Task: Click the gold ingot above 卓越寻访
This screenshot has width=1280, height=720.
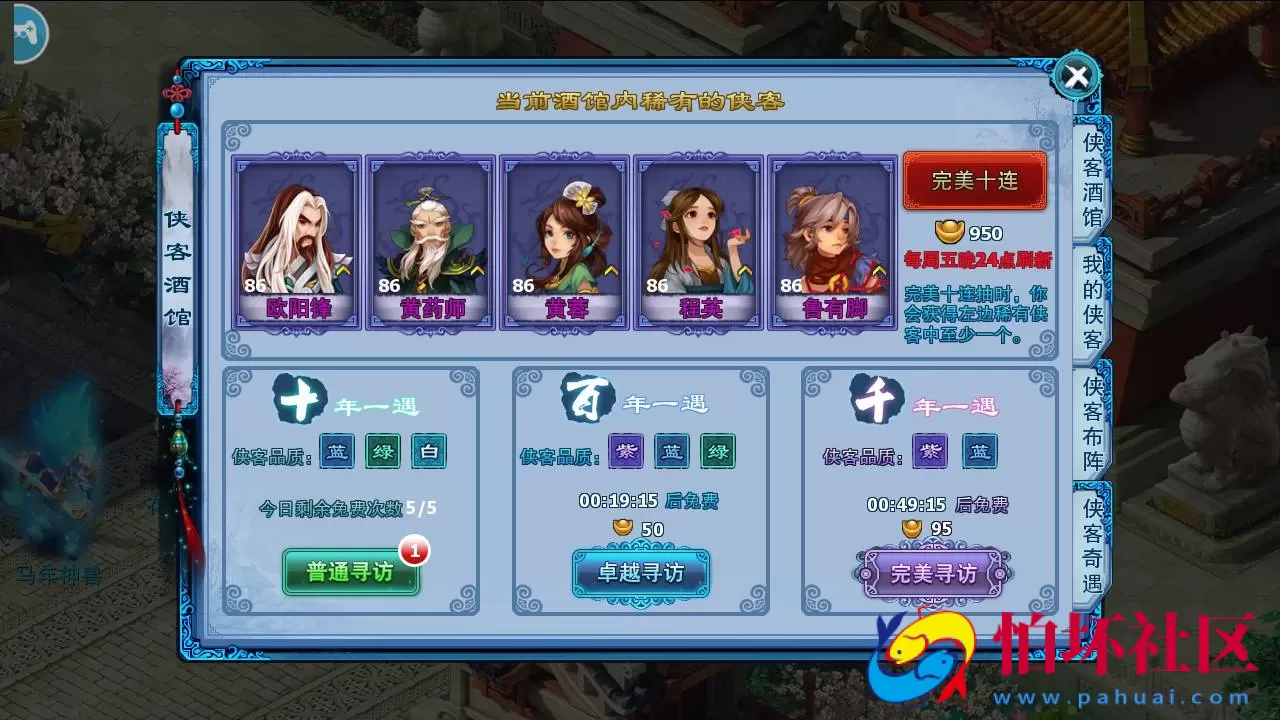Action: pos(626,529)
